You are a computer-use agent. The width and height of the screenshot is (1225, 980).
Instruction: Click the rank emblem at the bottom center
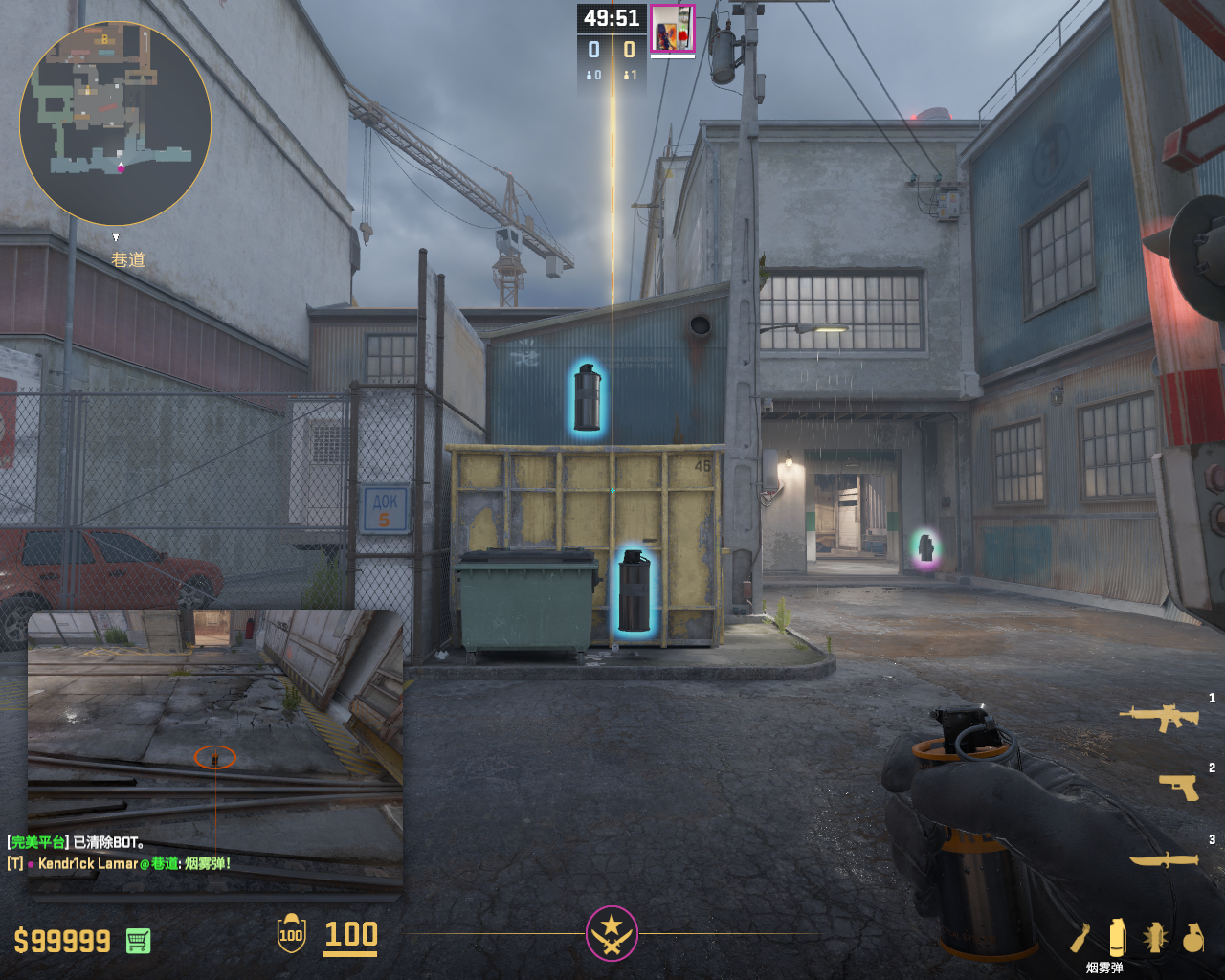coord(612,933)
